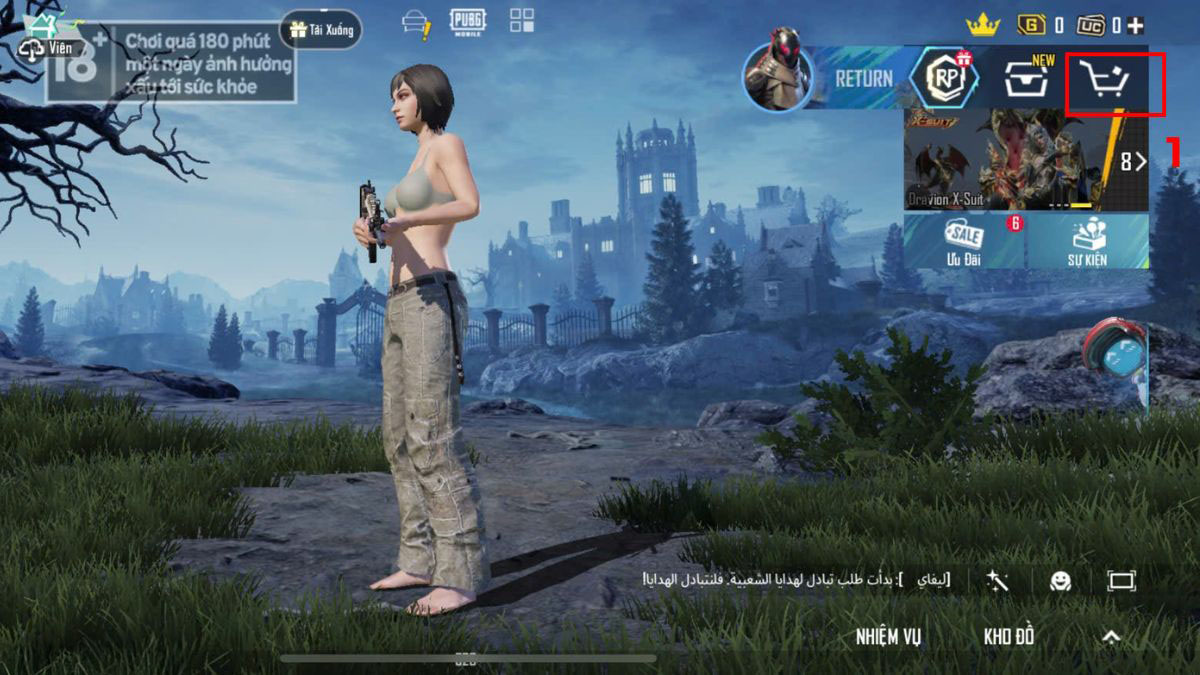
Task: Add UC with the plus button
Action: [x=1137, y=25]
